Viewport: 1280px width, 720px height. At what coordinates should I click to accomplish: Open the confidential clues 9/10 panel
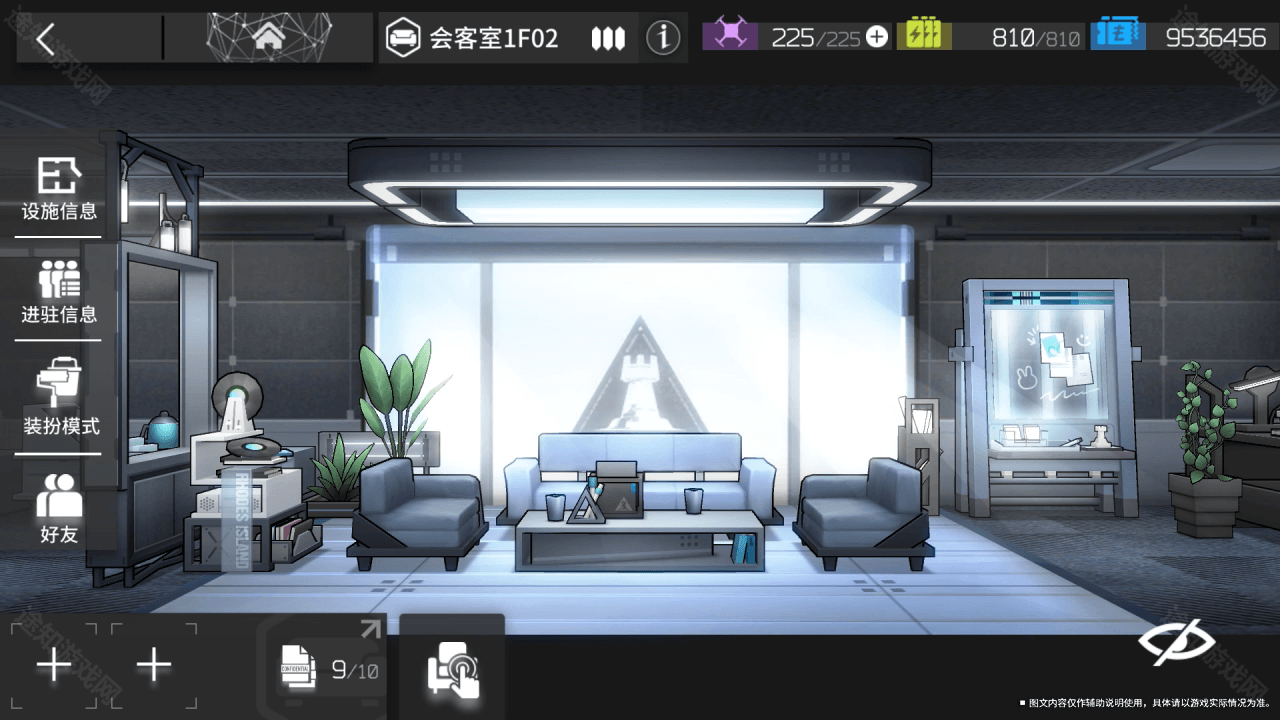click(x=328, y=665)
